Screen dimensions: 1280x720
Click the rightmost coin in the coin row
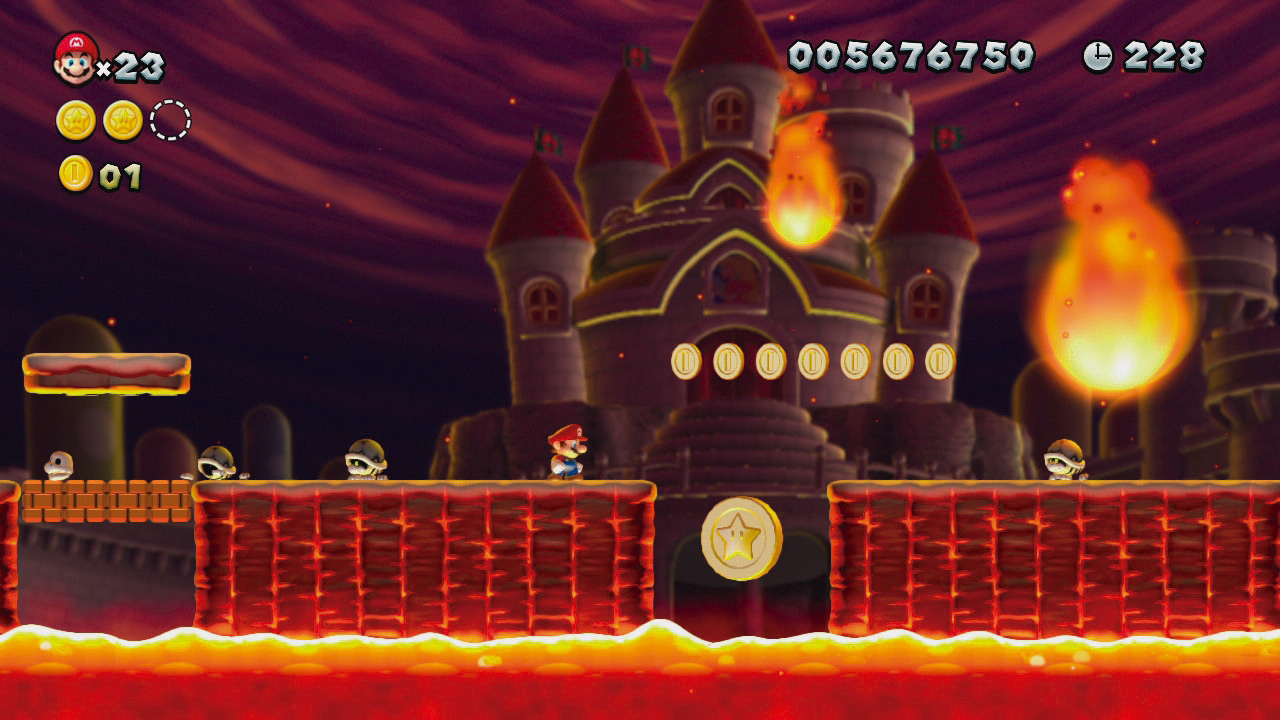click(936, 362)
